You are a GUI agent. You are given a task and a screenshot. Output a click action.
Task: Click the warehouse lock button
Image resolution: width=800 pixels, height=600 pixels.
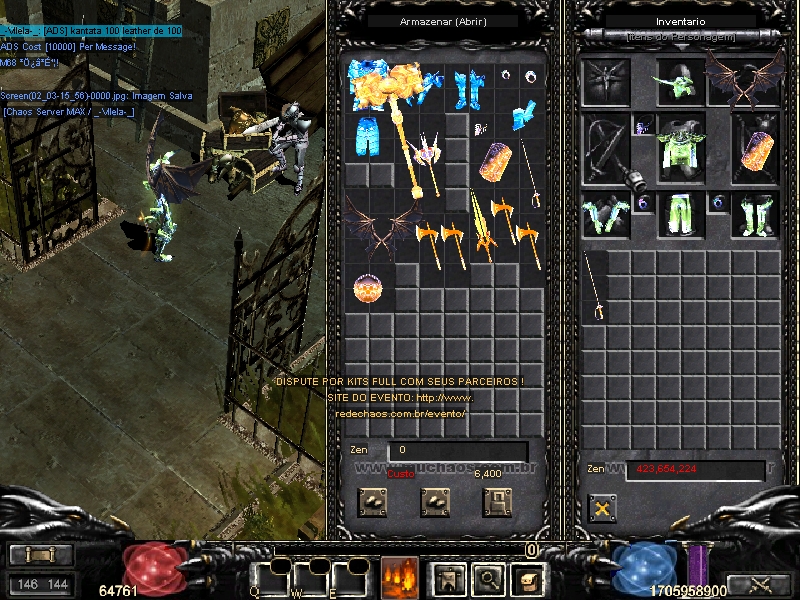(x=497, y=502)
